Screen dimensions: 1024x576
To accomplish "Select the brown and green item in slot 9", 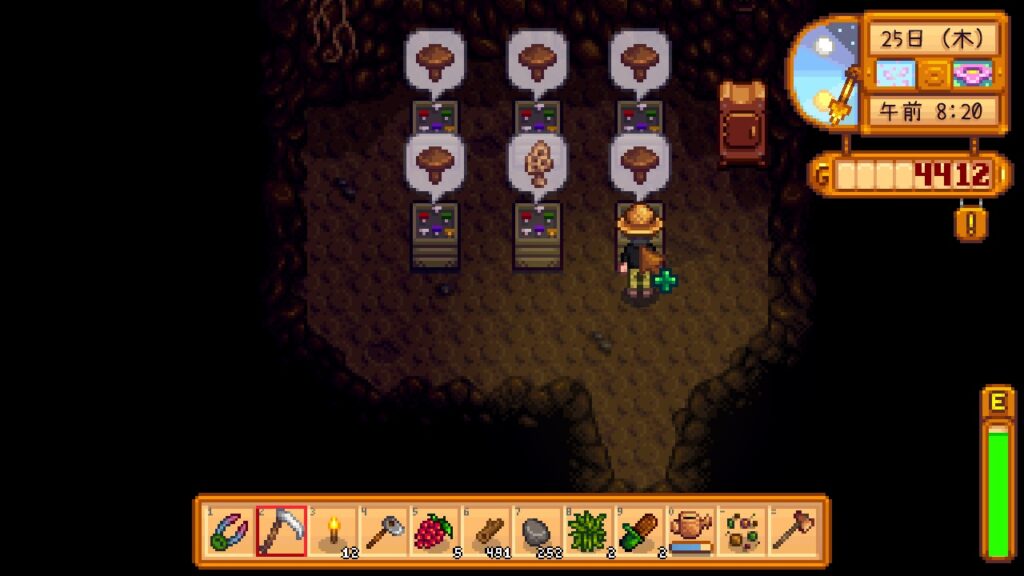I will coord(640,530).
